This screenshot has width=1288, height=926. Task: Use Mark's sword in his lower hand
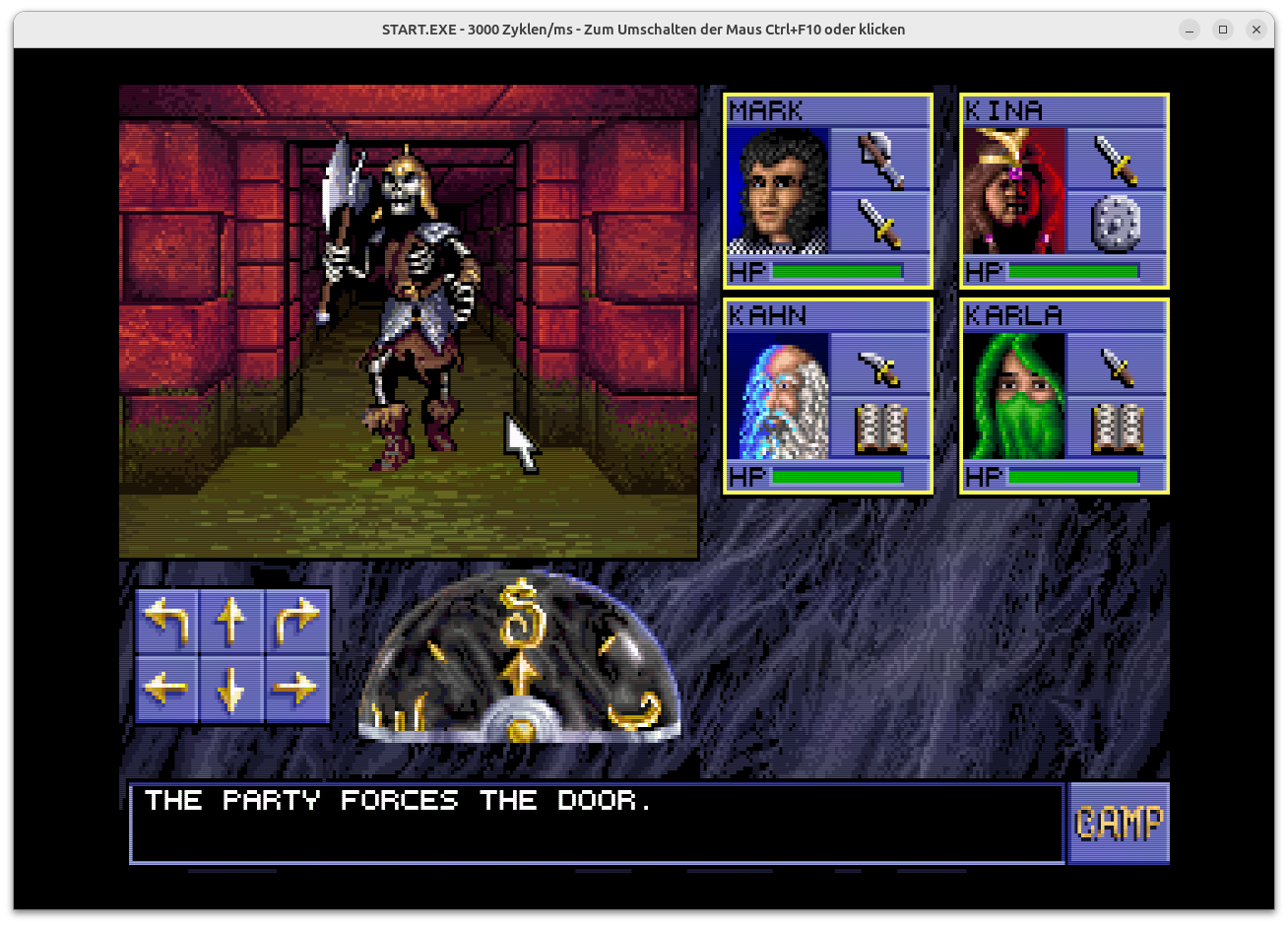[880, 223]
